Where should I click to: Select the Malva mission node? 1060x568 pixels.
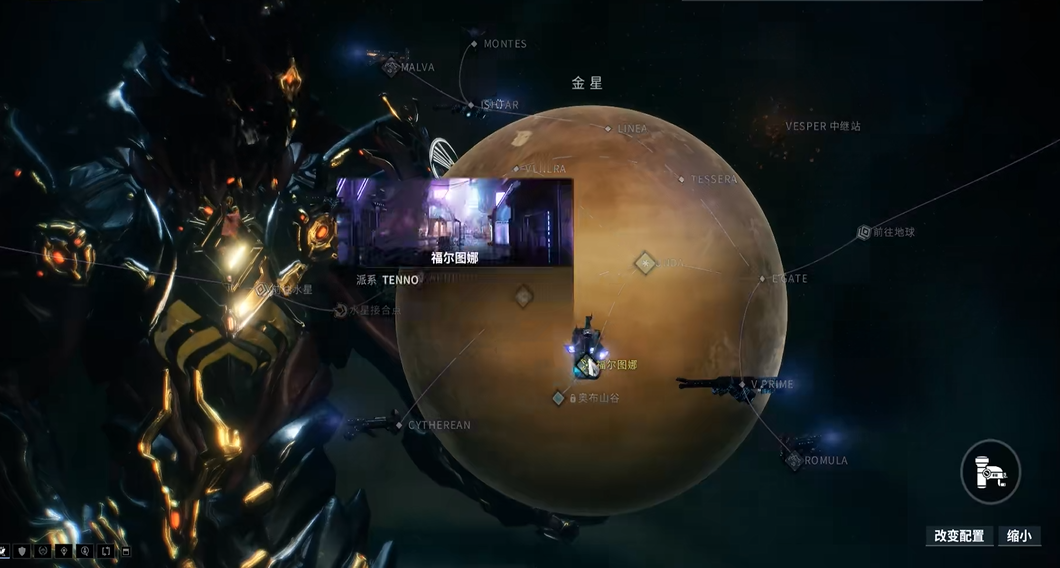pyautogui.click(x=391, y=67)
